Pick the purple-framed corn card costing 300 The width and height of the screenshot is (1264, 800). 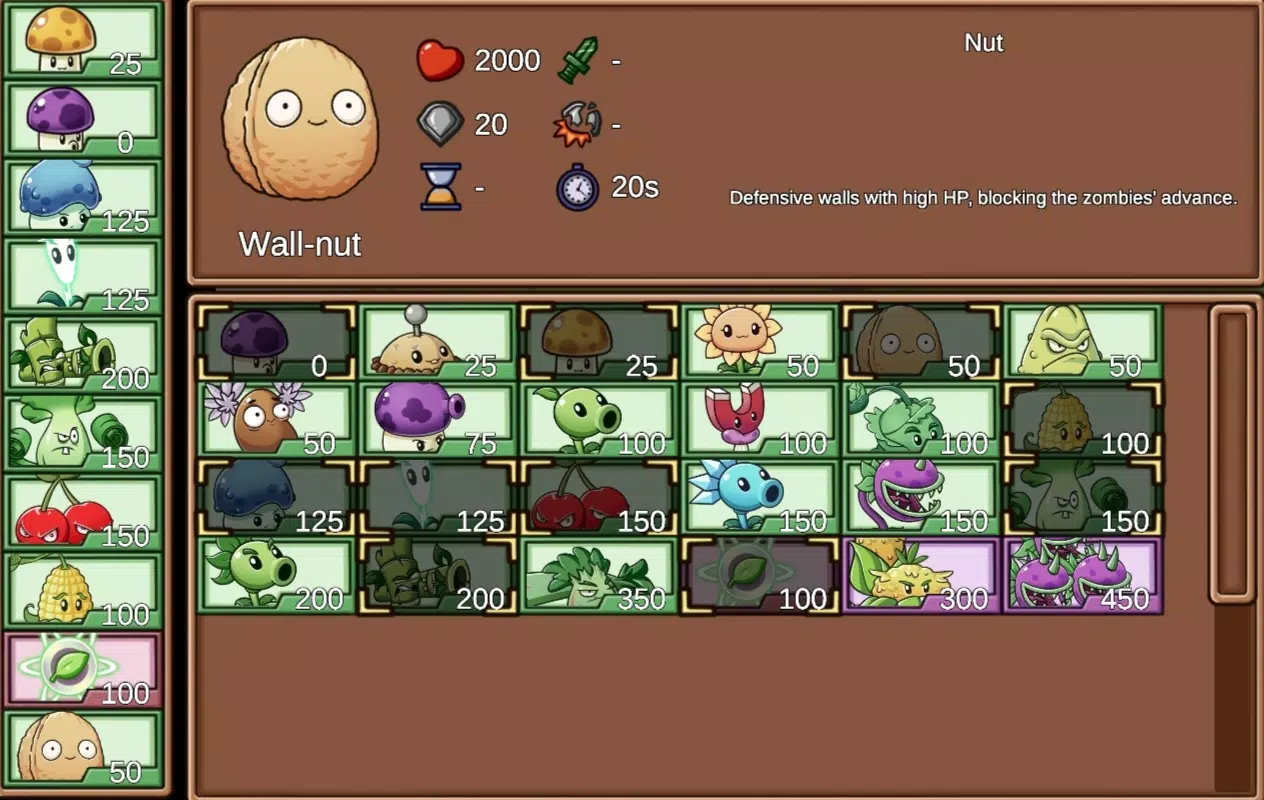point(921,575)
